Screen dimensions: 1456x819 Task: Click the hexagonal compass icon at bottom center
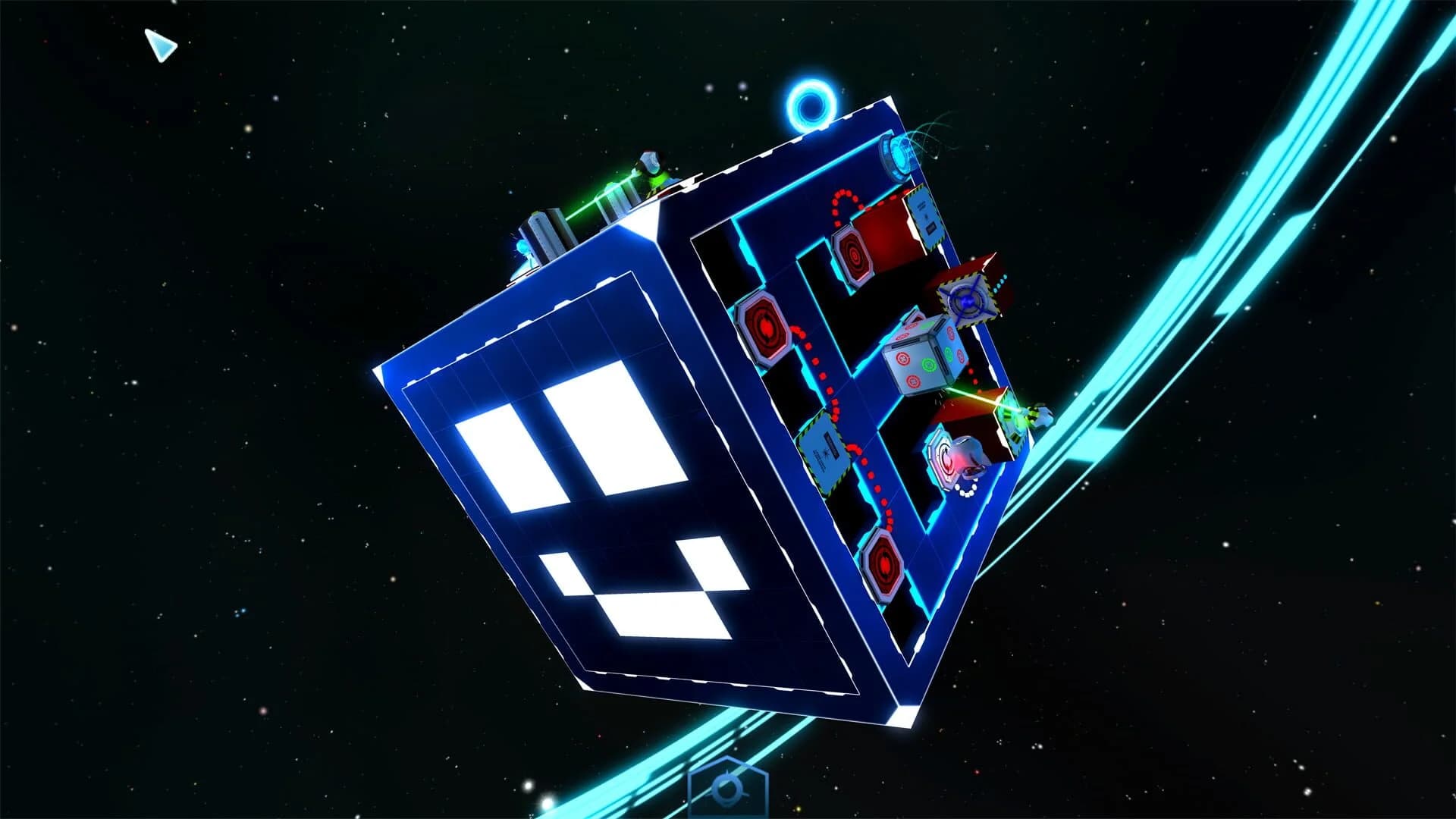pyautogui.click(x=728, y=789)
